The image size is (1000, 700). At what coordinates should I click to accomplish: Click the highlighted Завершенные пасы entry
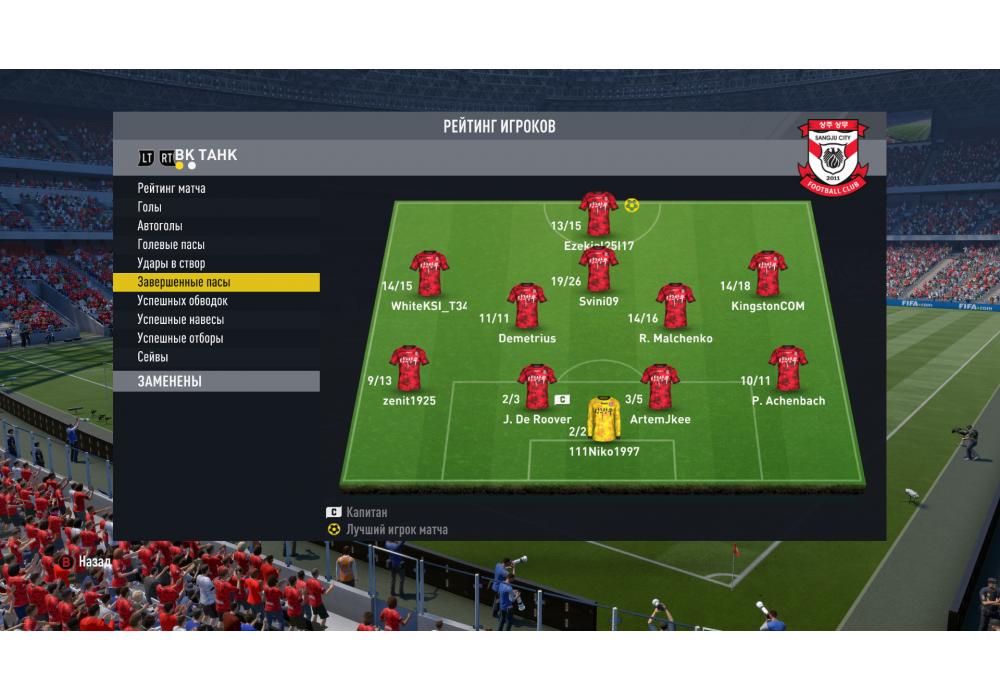pos(216,283)
